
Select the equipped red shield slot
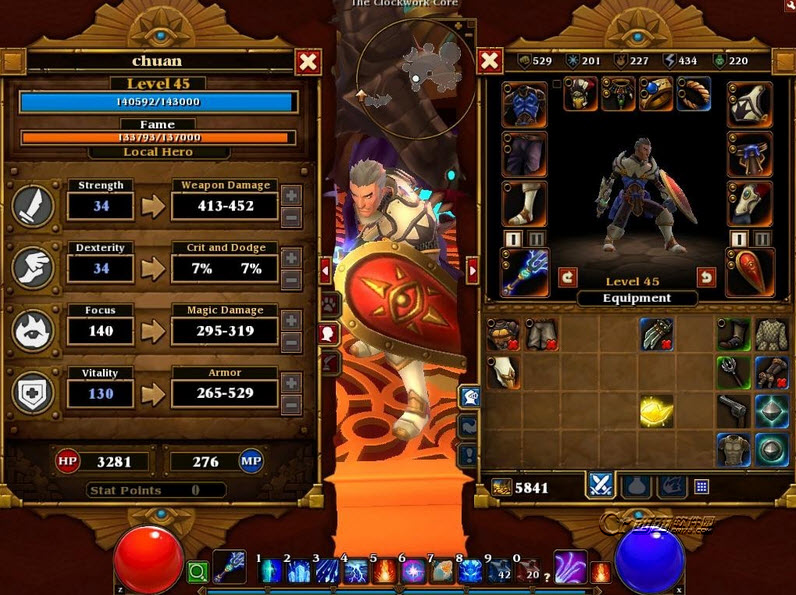[749, 272]
